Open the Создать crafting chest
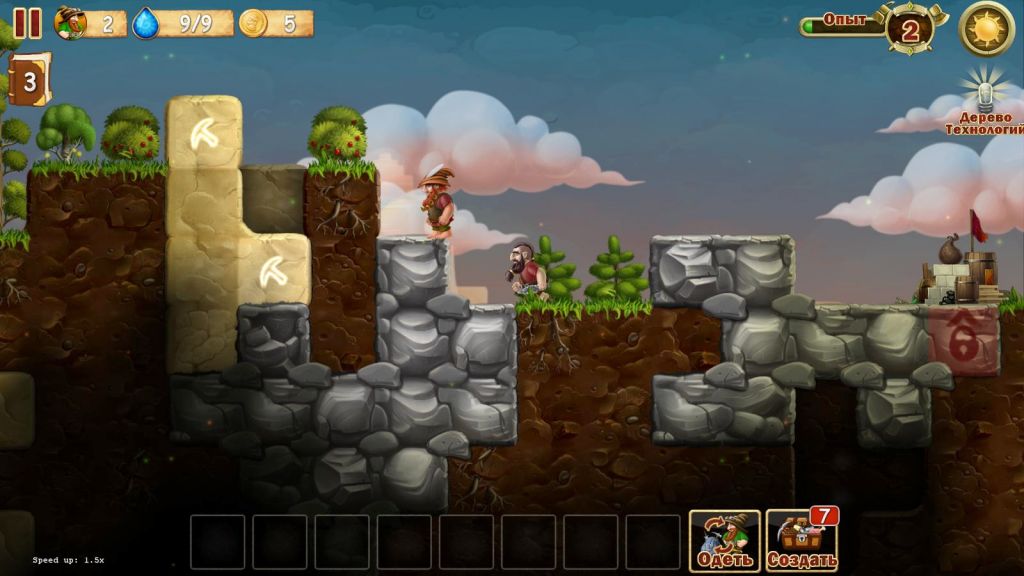 801,541
